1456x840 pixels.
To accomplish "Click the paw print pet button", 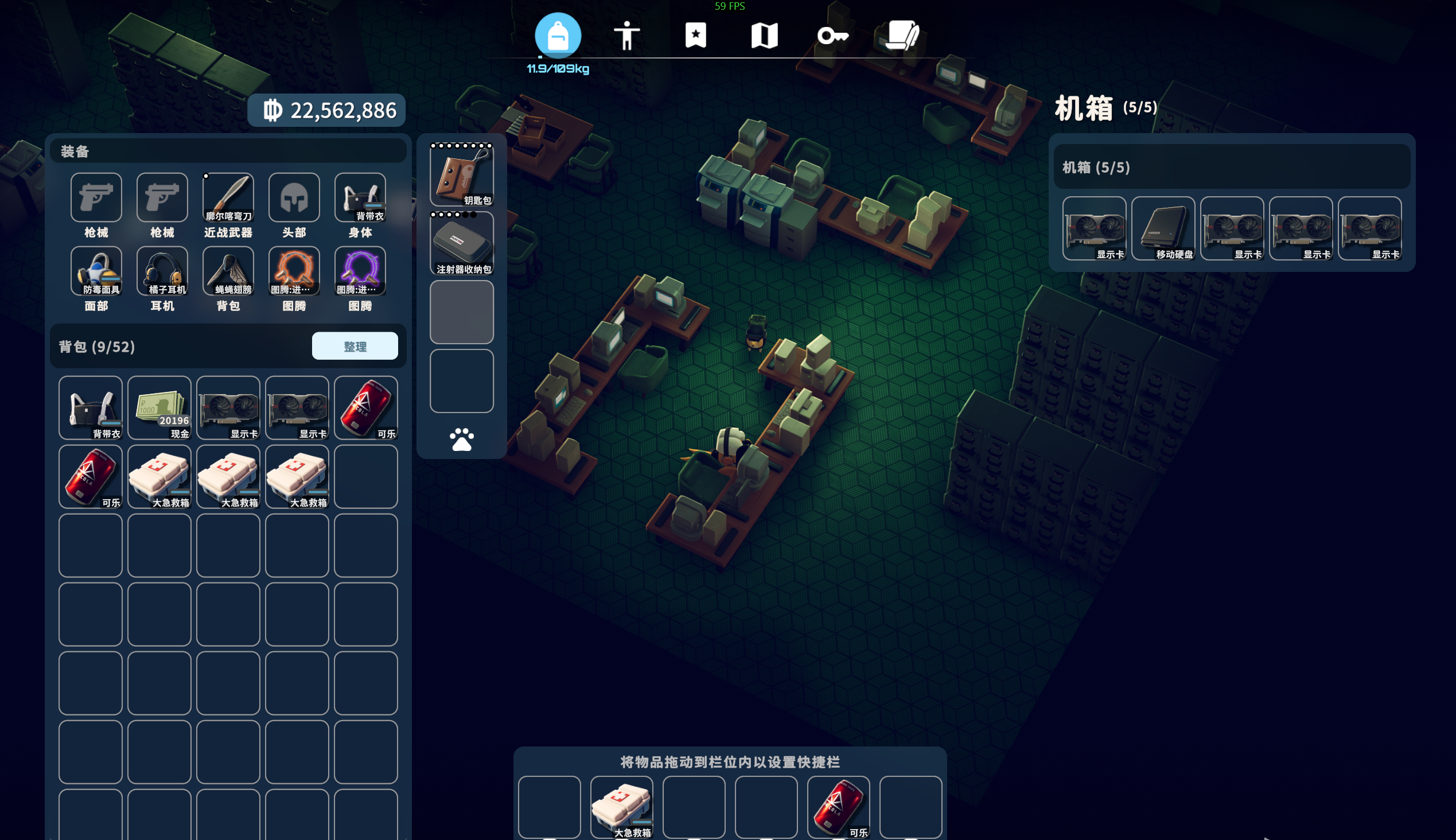I will pos(461,440).
